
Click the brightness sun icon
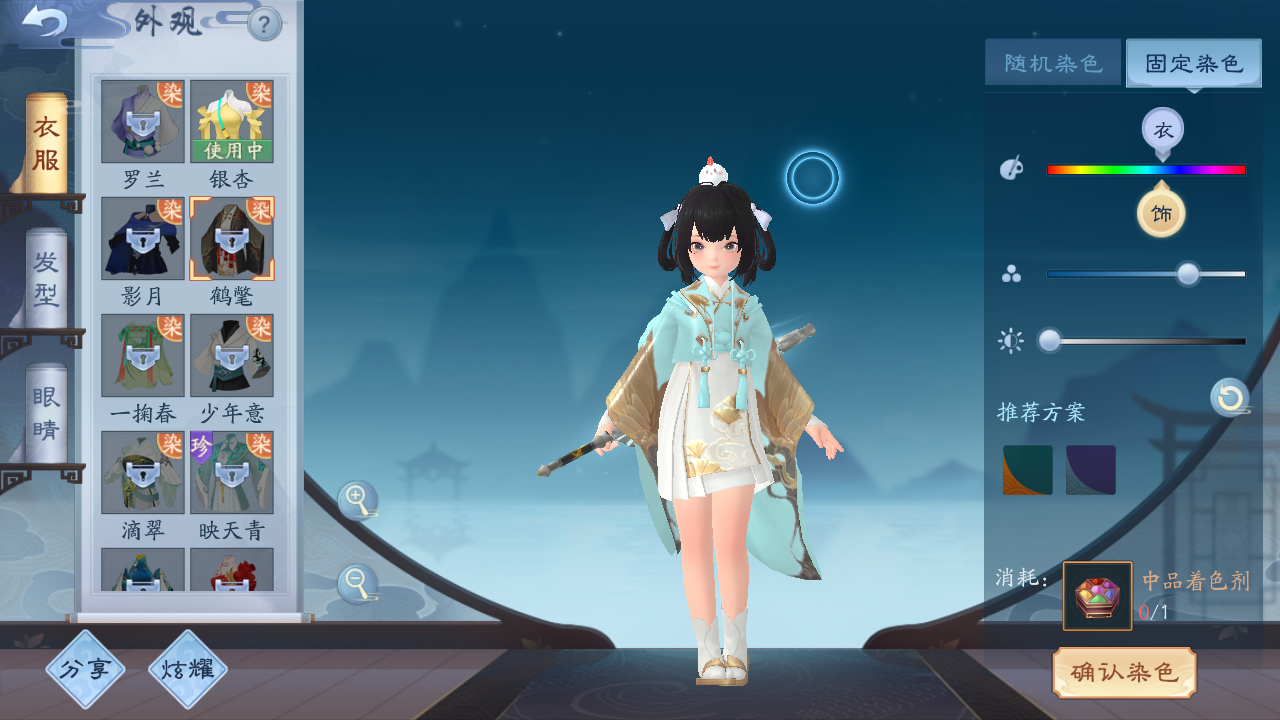[1011, 341]
